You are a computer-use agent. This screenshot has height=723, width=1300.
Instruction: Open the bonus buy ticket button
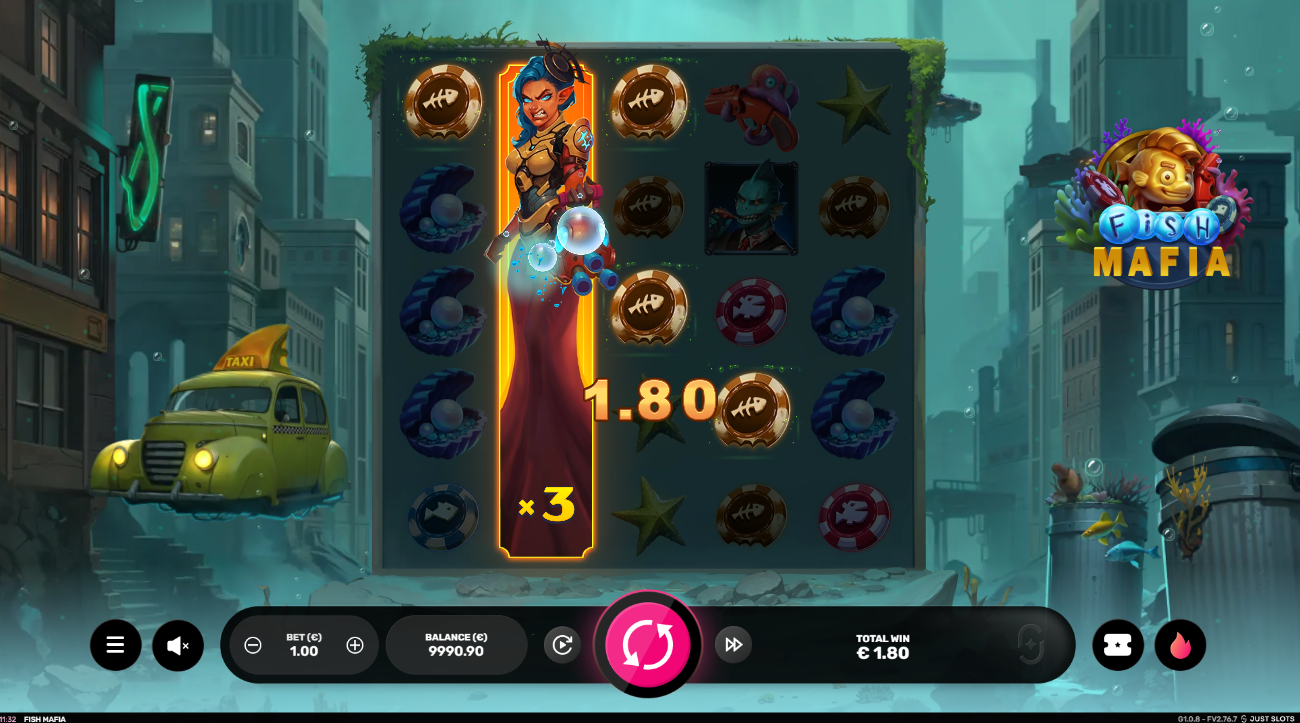coord(1118,645)
